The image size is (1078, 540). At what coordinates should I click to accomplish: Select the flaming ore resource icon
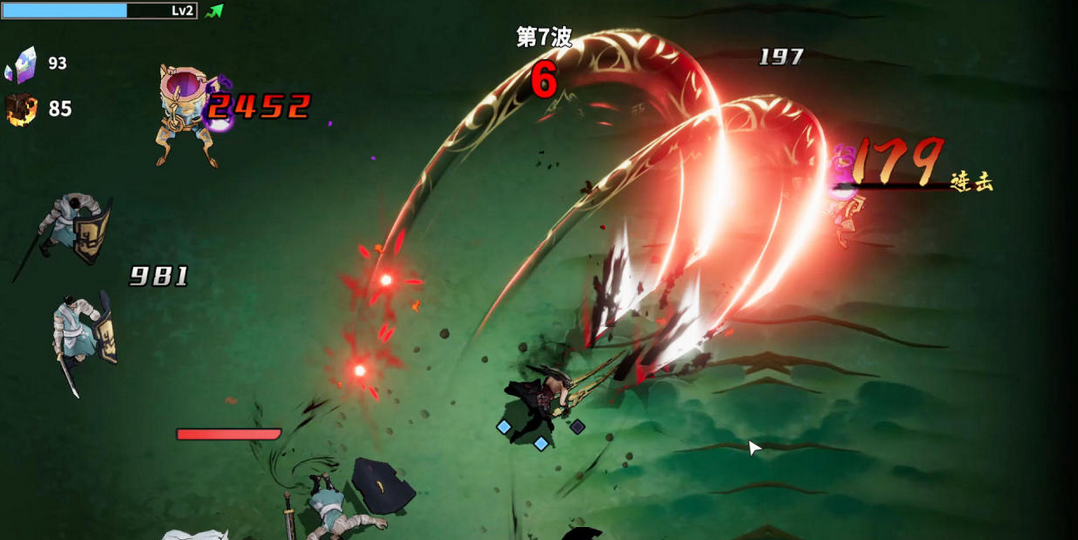pos(21,108)
